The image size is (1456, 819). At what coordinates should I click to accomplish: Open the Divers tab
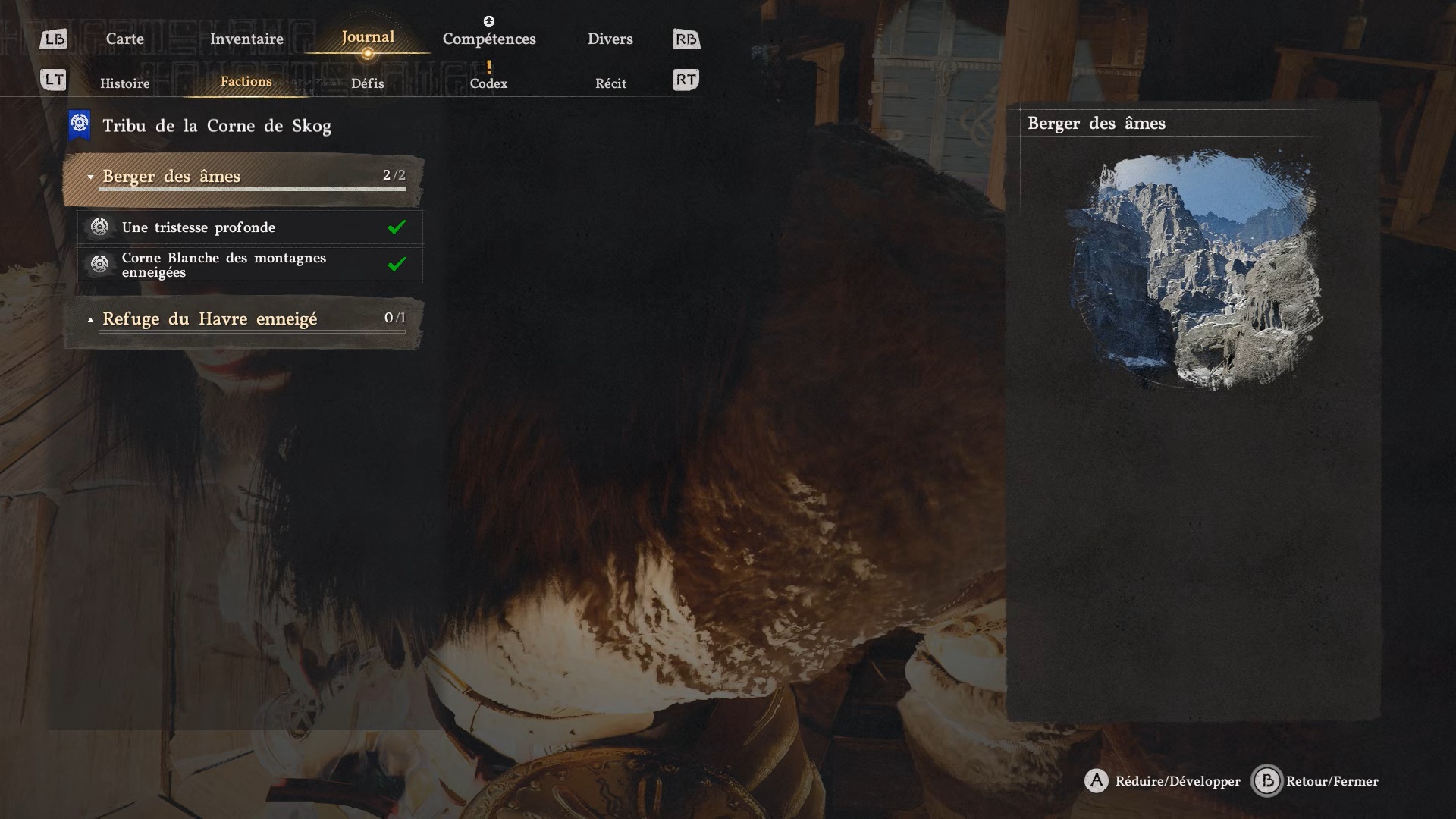click(x=610, y=39)
